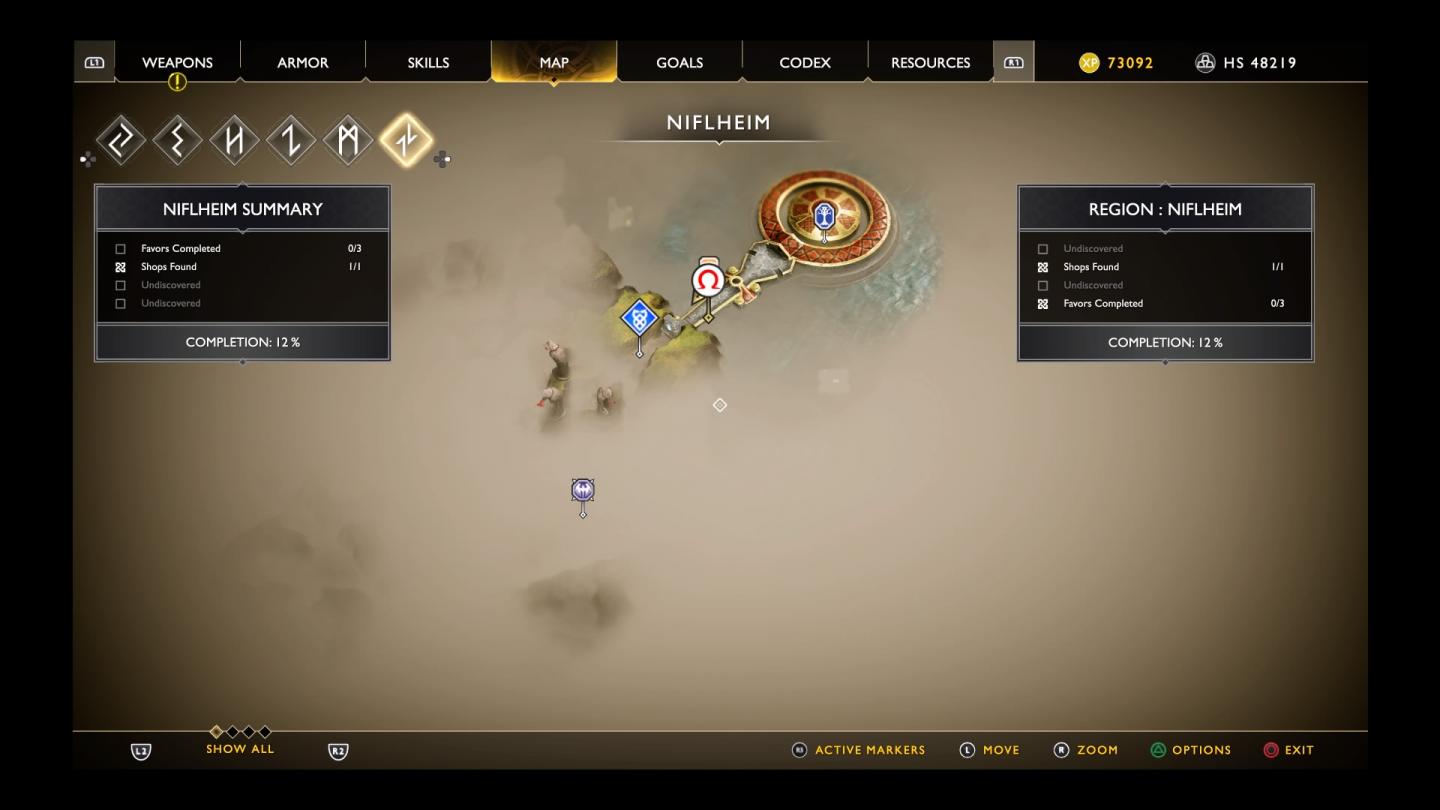Click the left d-pad arrow beside the realm runes
1440x810 pixels.
tap(89, 158)
